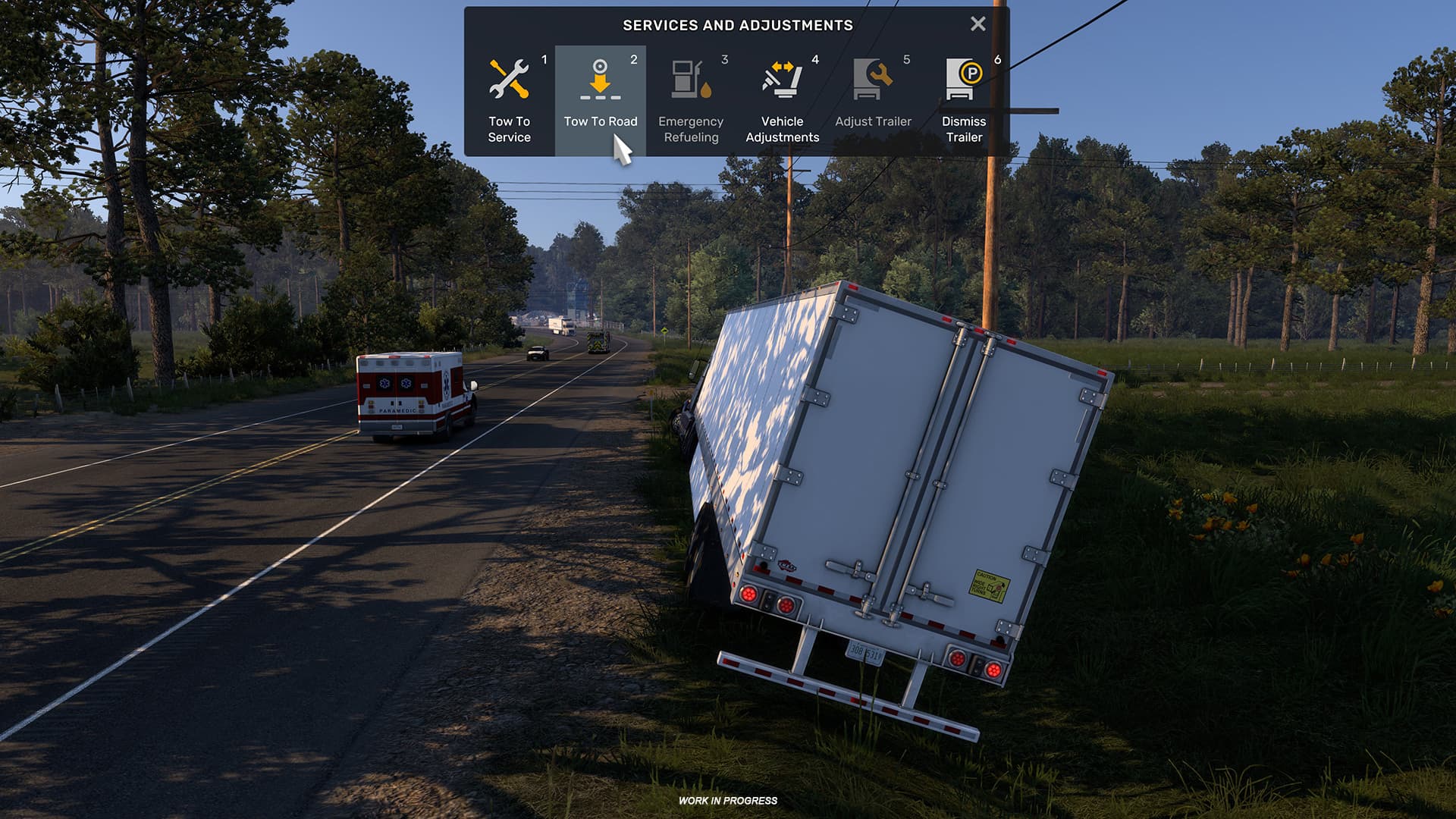Click the Services and Adjustments header
This screenshot has height=819, width=1456.
[x=737, y=25]
